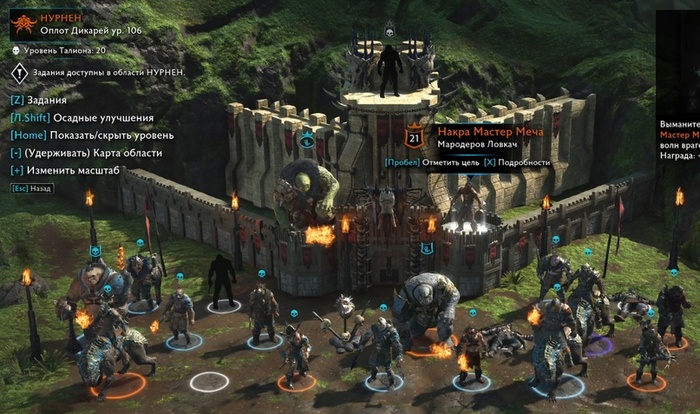Open the Карта области region map

pos(82,153)
